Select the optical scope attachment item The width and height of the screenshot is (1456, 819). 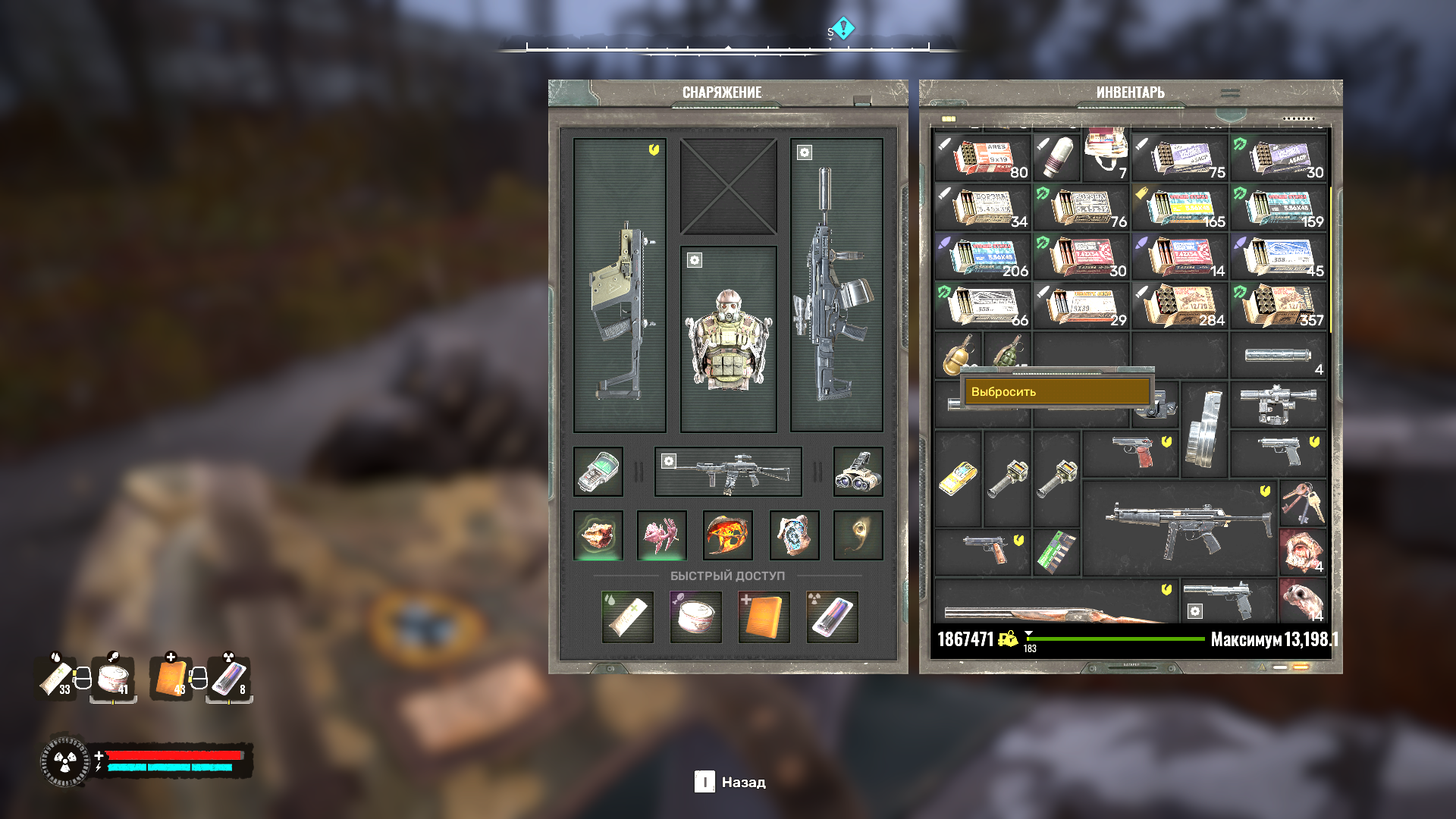(x=1279, y=404)
